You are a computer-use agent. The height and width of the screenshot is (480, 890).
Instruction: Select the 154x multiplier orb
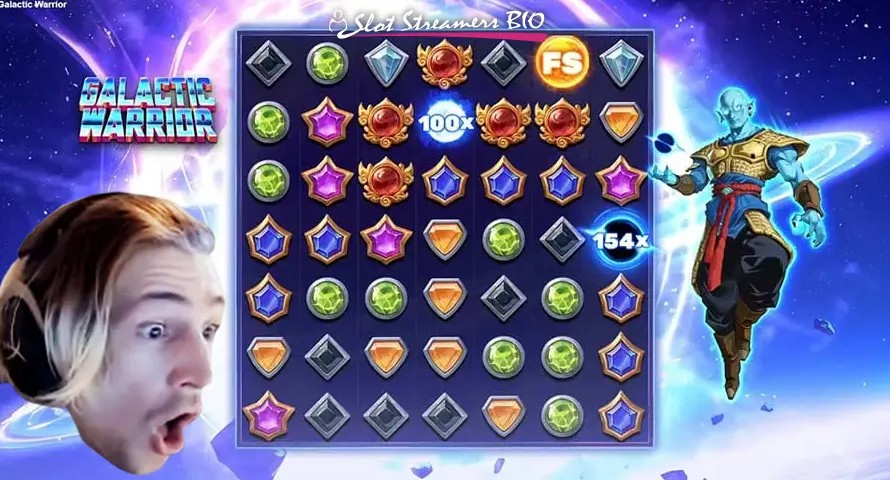click(x=618, y=241)
